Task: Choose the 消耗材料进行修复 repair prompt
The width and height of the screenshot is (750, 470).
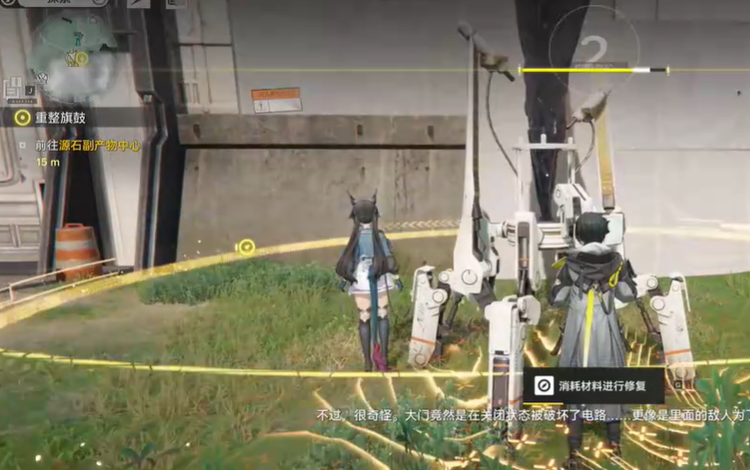Action: tap(593, 386)
